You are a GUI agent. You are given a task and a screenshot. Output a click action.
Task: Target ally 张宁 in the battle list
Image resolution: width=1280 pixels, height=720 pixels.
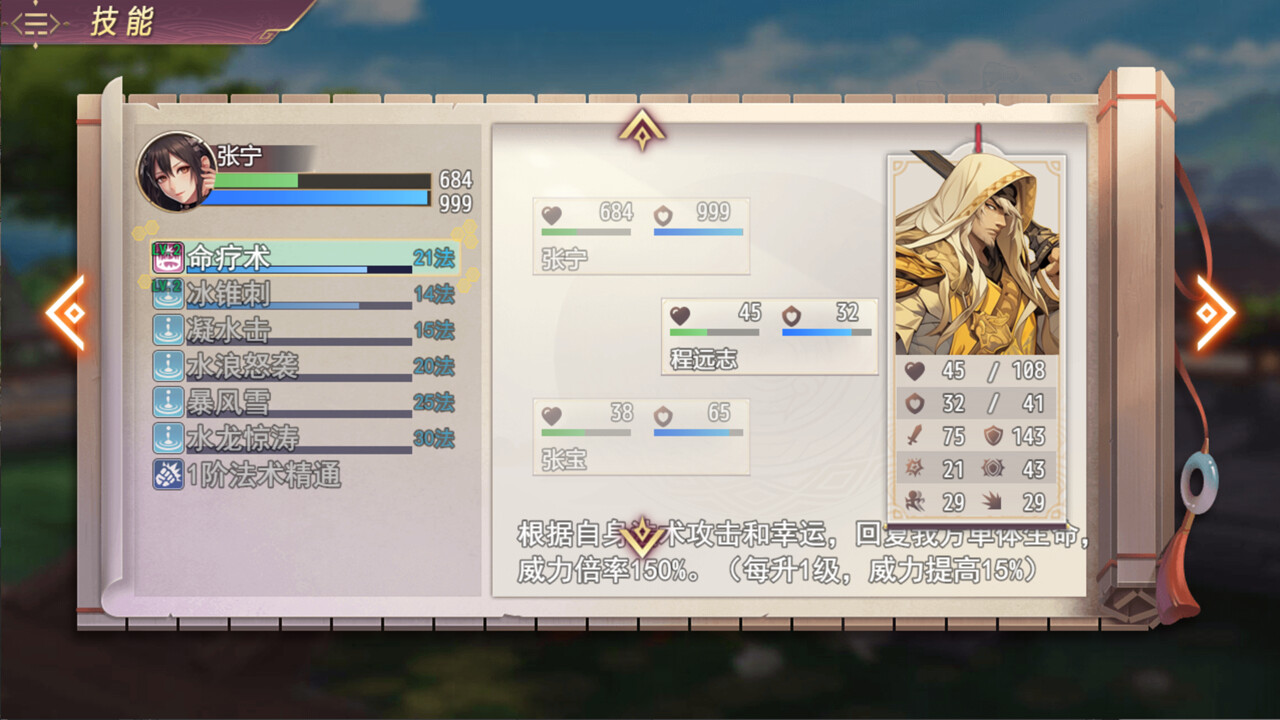(640, 236)
